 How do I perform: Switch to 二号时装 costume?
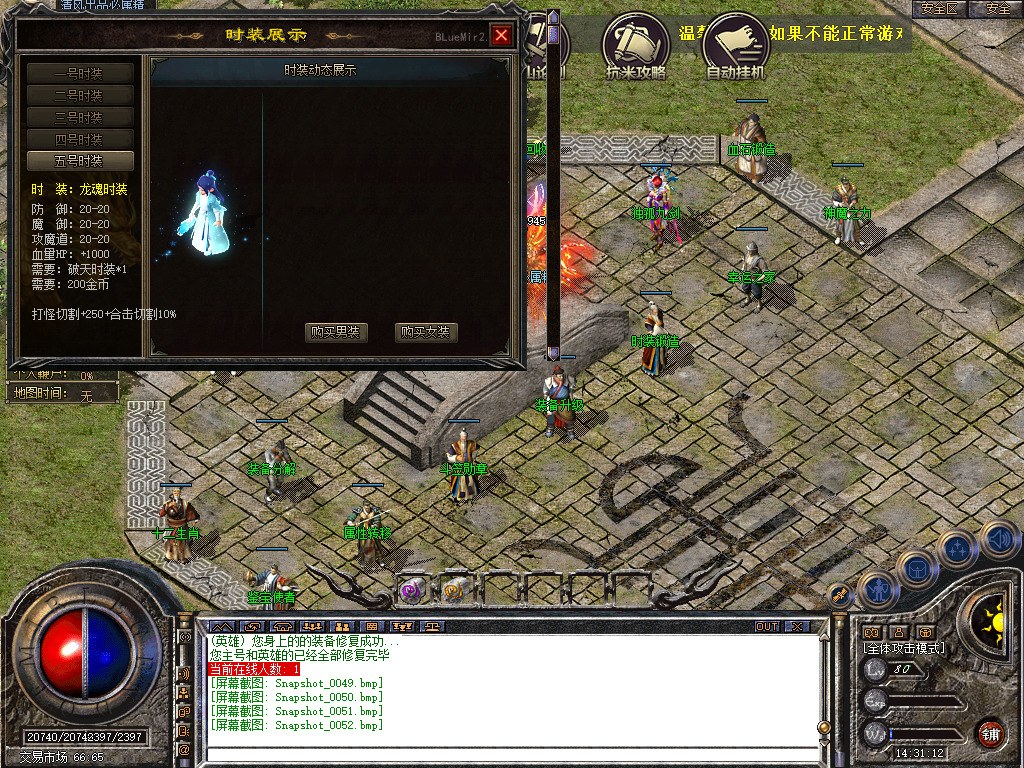[79, 95]
